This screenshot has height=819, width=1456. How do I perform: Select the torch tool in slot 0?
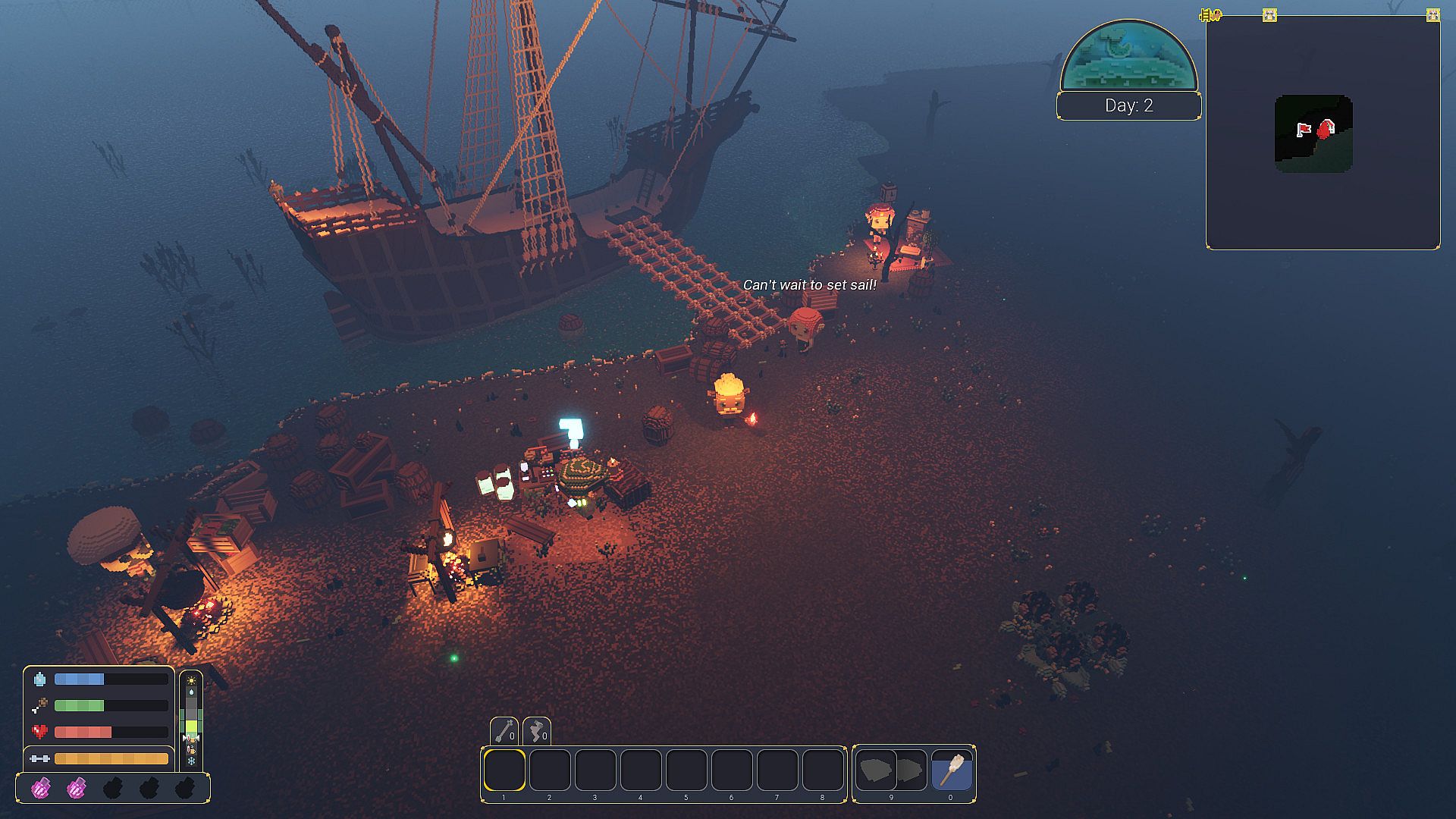click(x=951, y=770)
